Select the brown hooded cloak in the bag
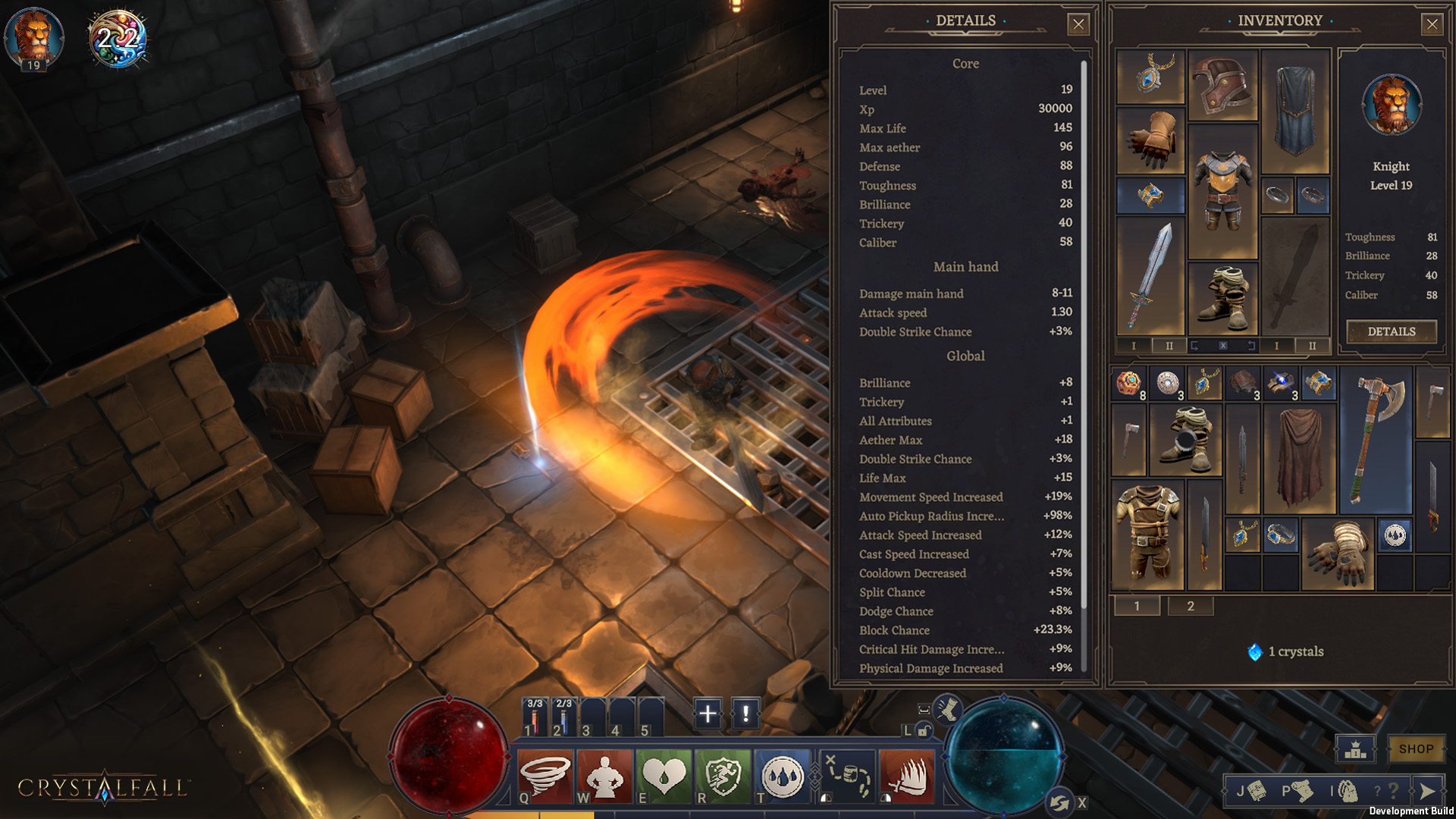1456x819 pixels. (x=1299, y=458)
